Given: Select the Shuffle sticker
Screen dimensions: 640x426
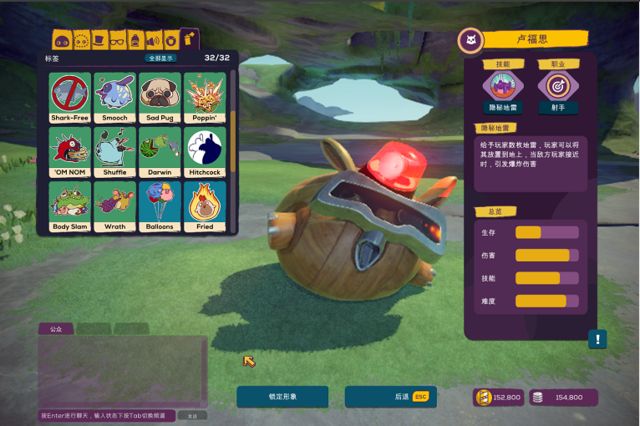Looking at the screenshot, I should tap(113, 151).
